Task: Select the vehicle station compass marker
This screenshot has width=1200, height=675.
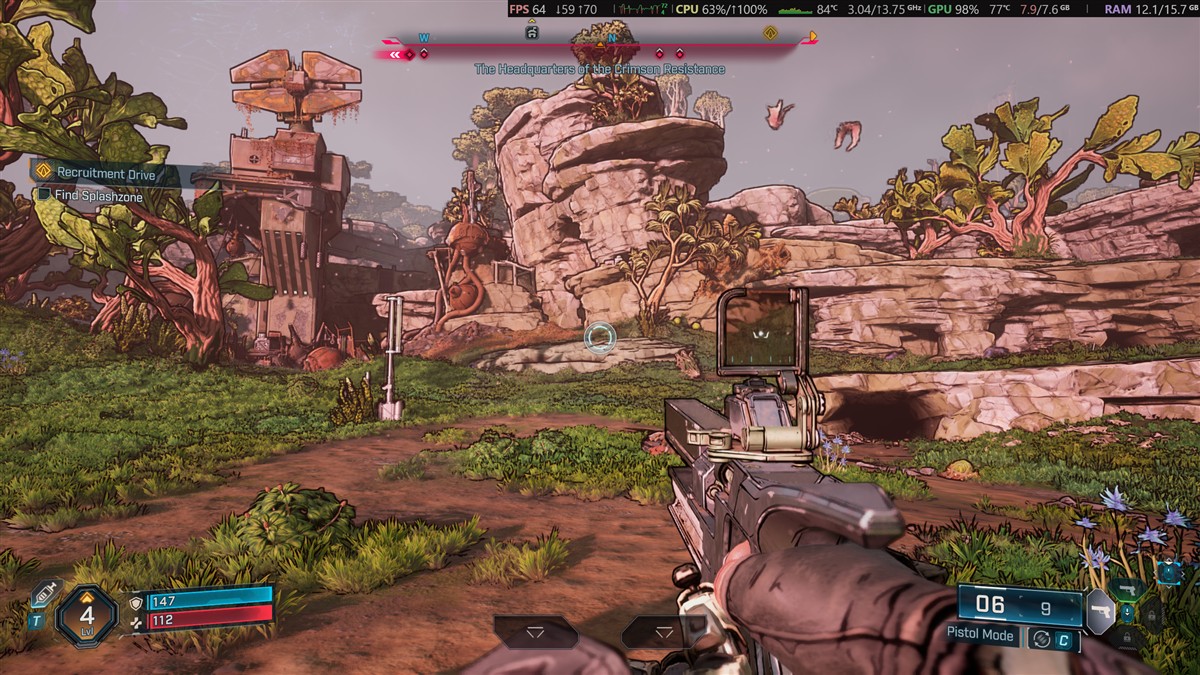Action: 532,33
